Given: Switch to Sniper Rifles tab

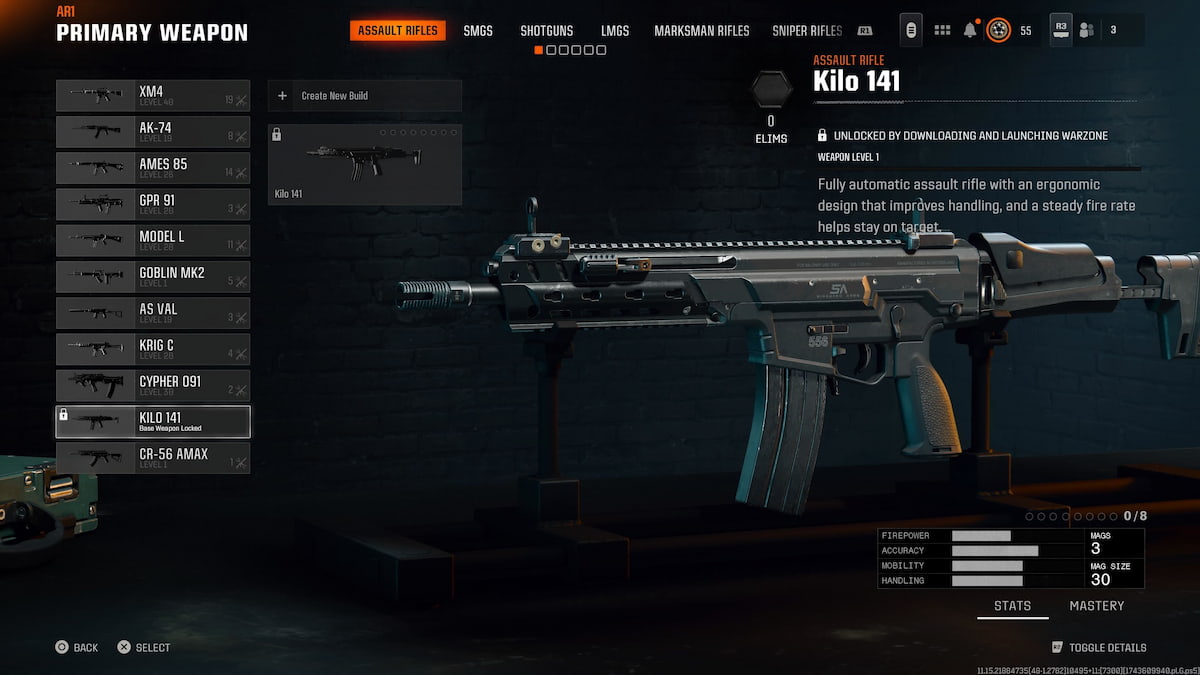Looking at the screenshot, I should 807,31.
